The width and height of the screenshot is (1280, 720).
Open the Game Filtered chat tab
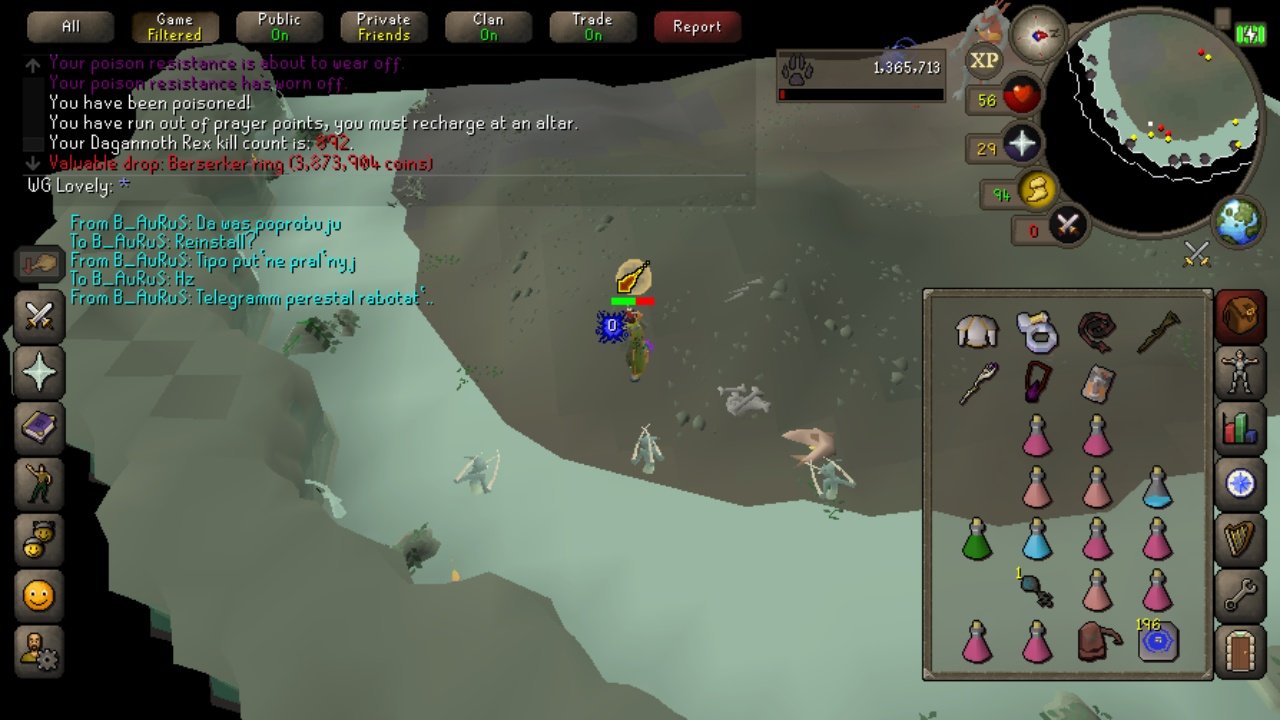(174, 27)
